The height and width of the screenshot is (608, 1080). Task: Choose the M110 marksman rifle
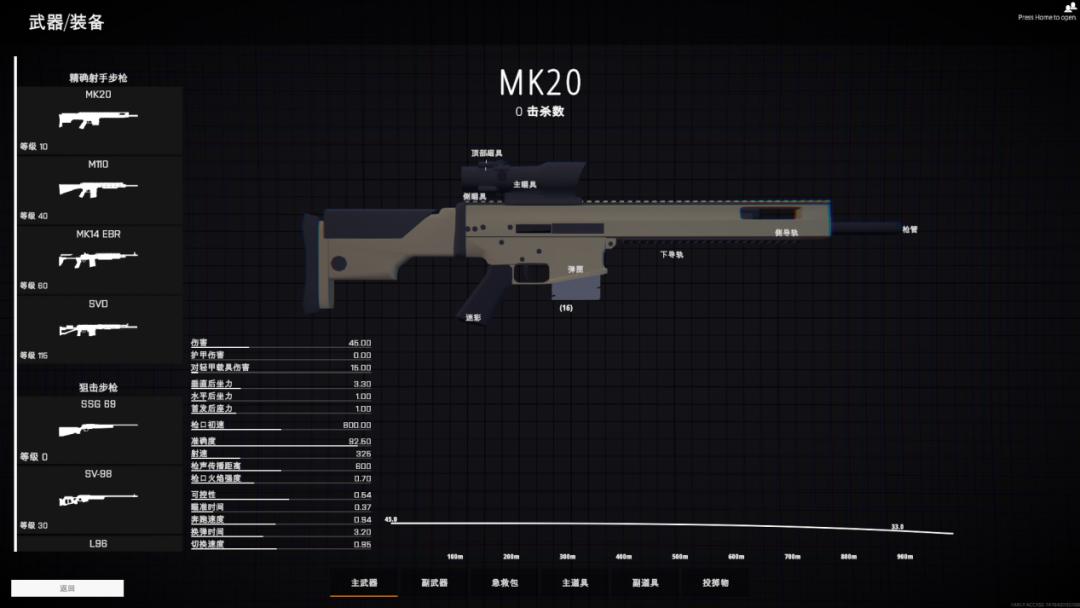coord(98,188)
